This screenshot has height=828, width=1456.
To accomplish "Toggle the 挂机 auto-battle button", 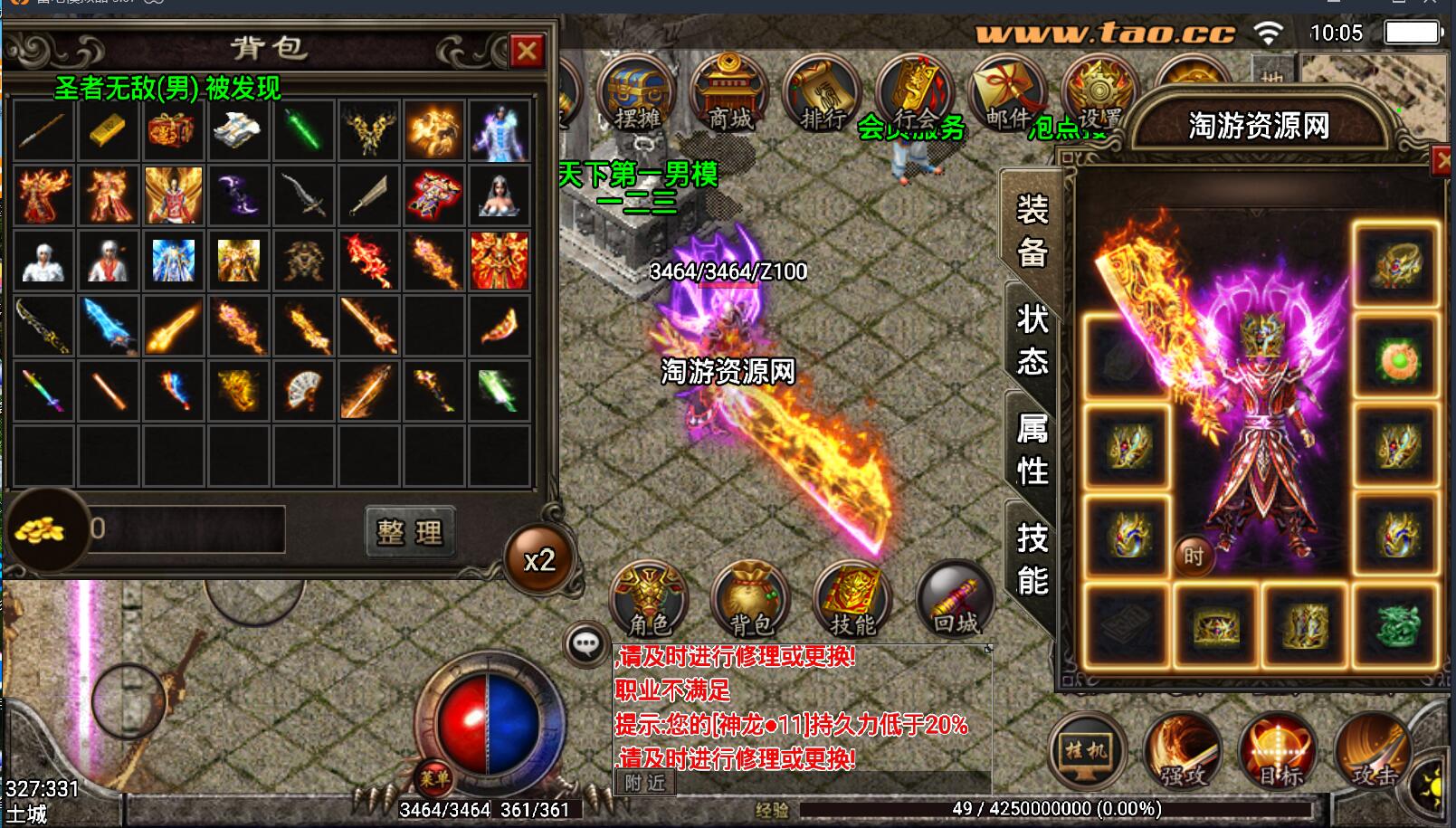I will (x=1084, y=753).
